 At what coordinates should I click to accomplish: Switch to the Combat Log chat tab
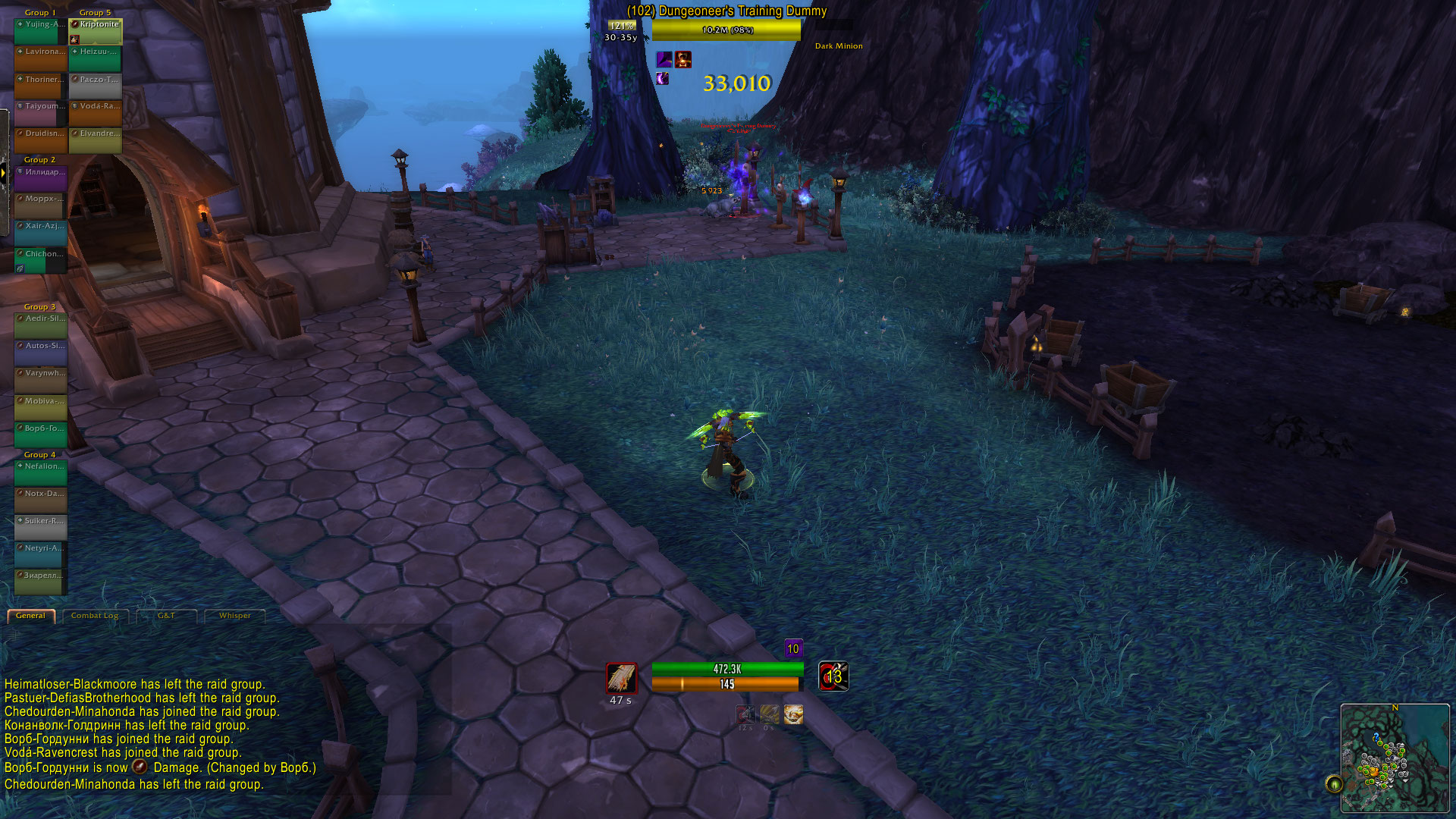tap(94, 616)
